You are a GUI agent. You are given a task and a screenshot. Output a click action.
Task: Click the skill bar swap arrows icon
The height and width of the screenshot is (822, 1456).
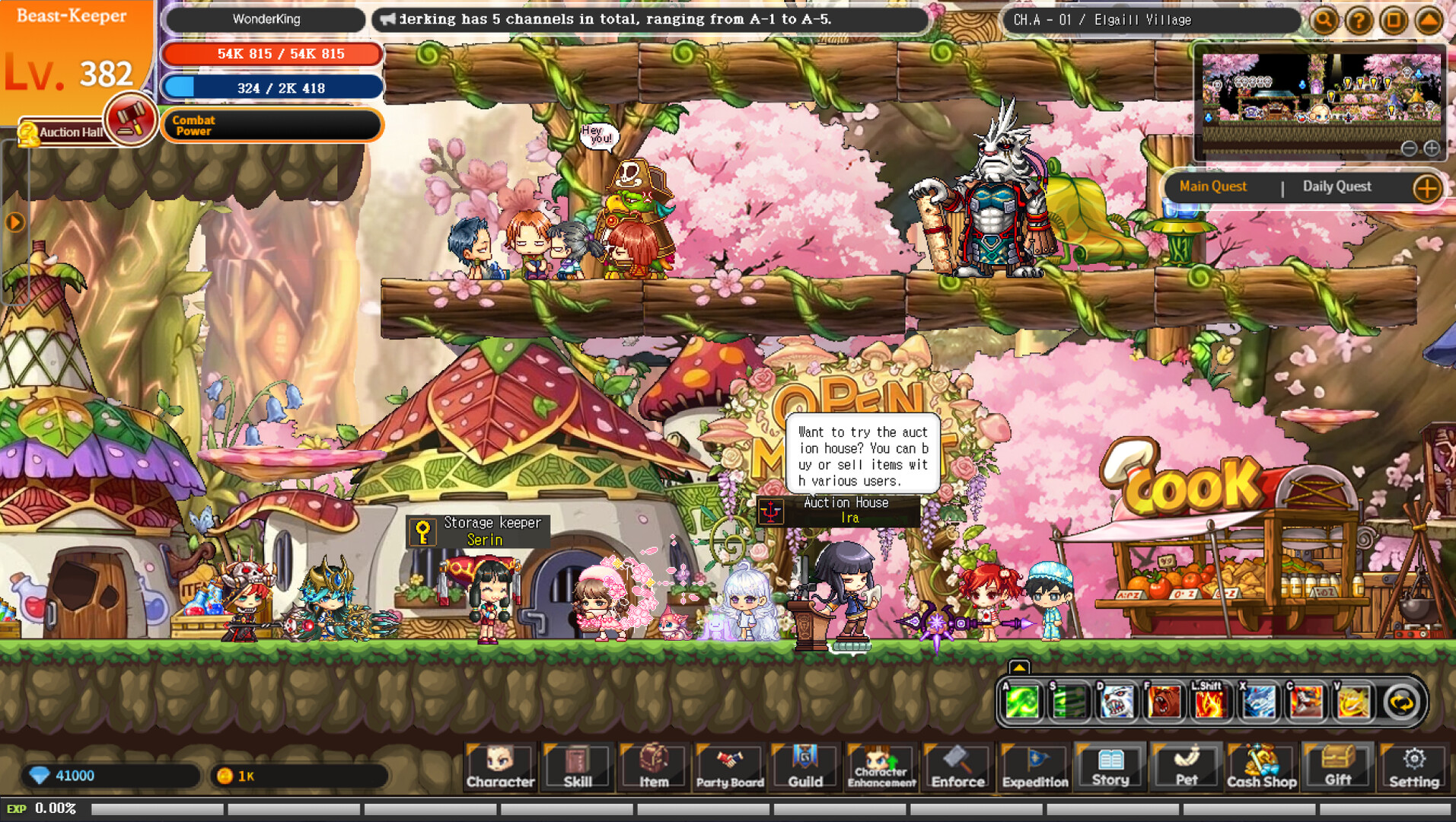pos(1400,702)
